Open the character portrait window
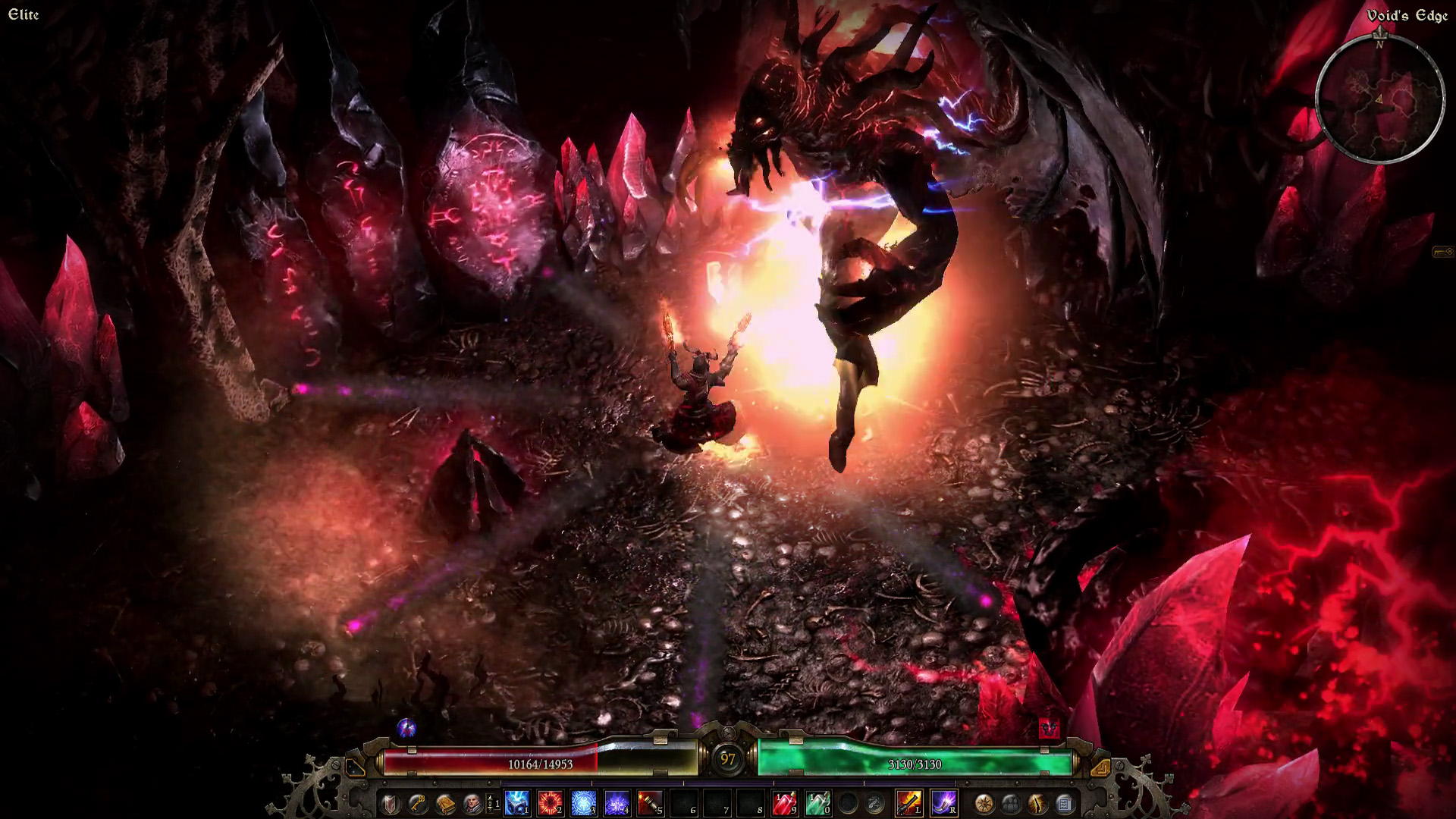Screen dimensions: 1456x819 [x=472, y=803]
